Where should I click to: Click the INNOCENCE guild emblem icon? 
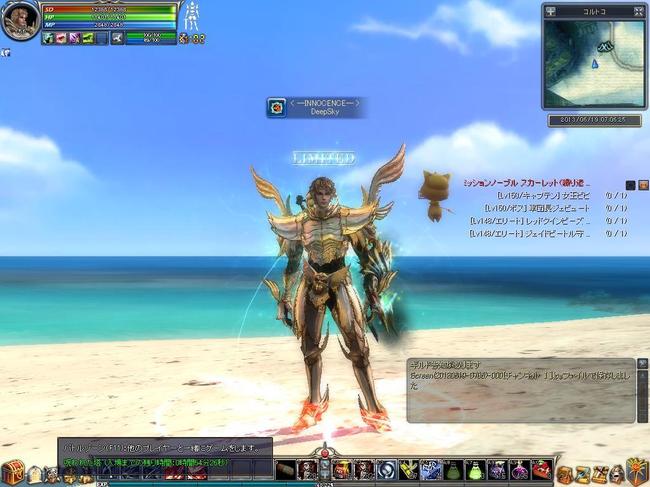(277, 107)
